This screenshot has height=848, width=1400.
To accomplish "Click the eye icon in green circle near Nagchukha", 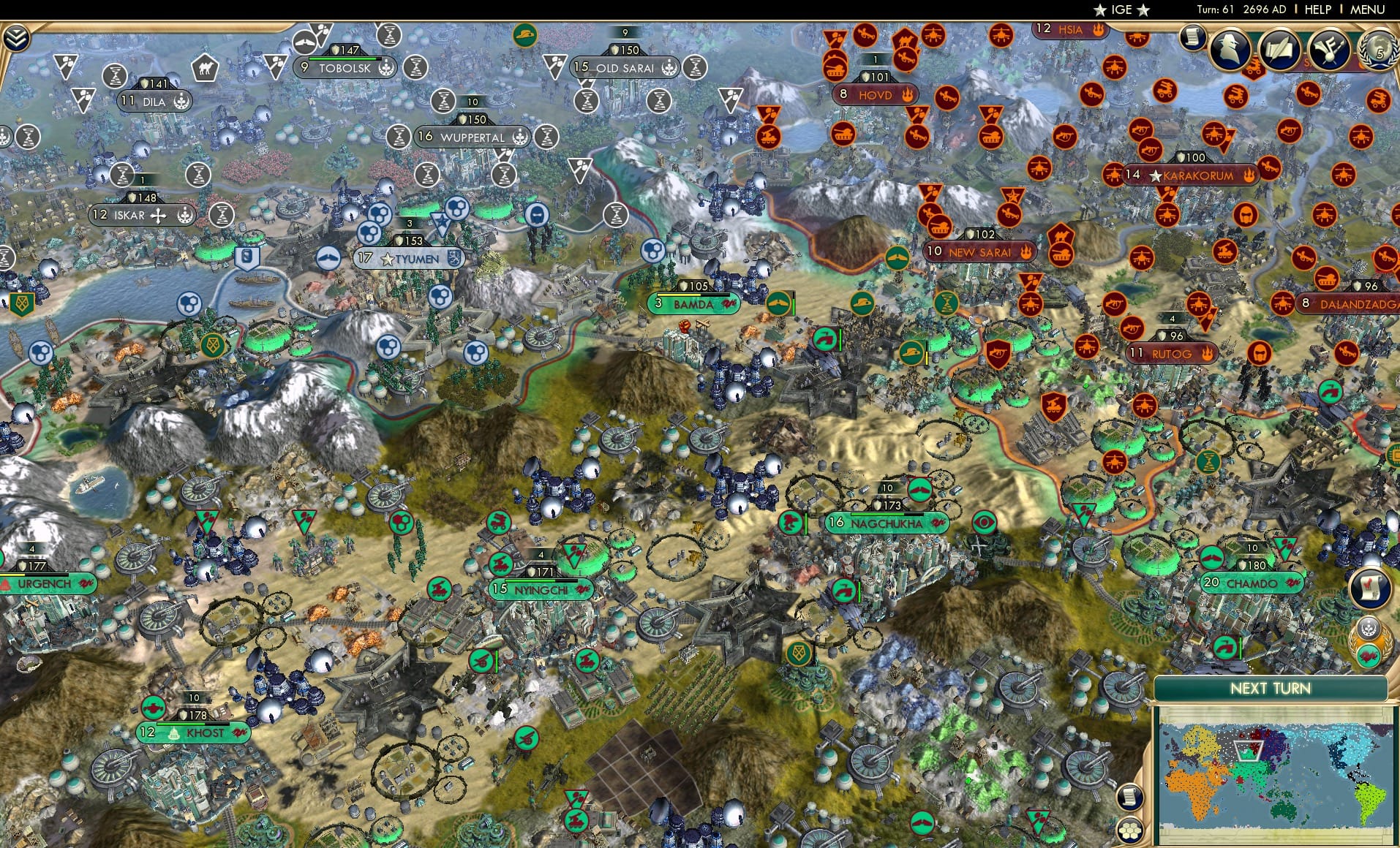I will [x=986, y=523].
